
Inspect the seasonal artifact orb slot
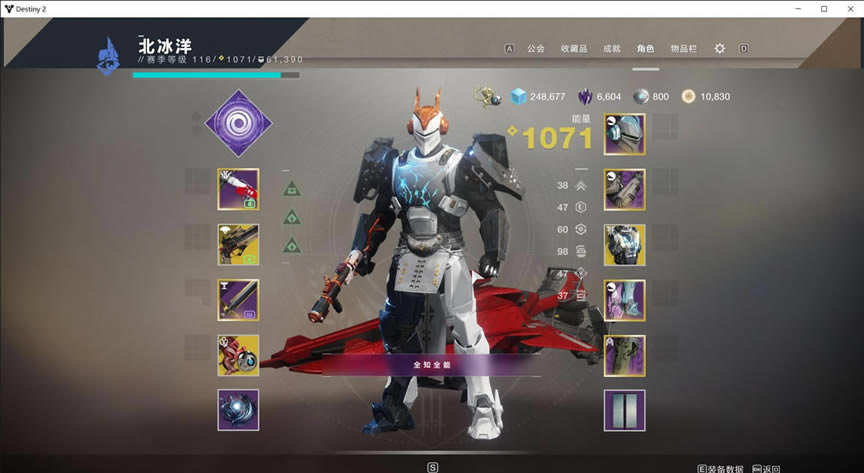pyautogui.click(x=238, y=410)
